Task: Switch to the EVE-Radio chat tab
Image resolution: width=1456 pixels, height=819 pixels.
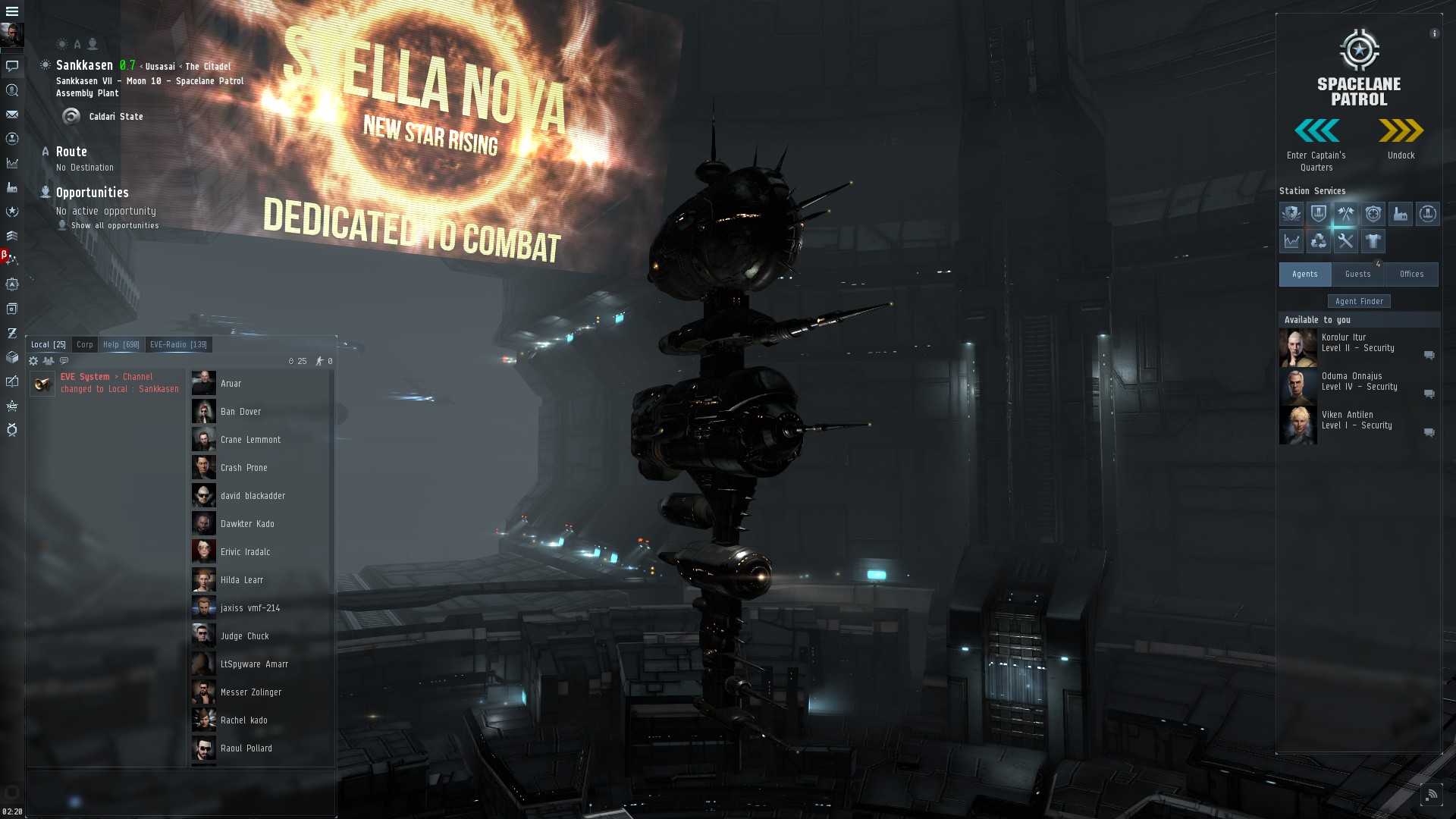Action: point(178,344)
